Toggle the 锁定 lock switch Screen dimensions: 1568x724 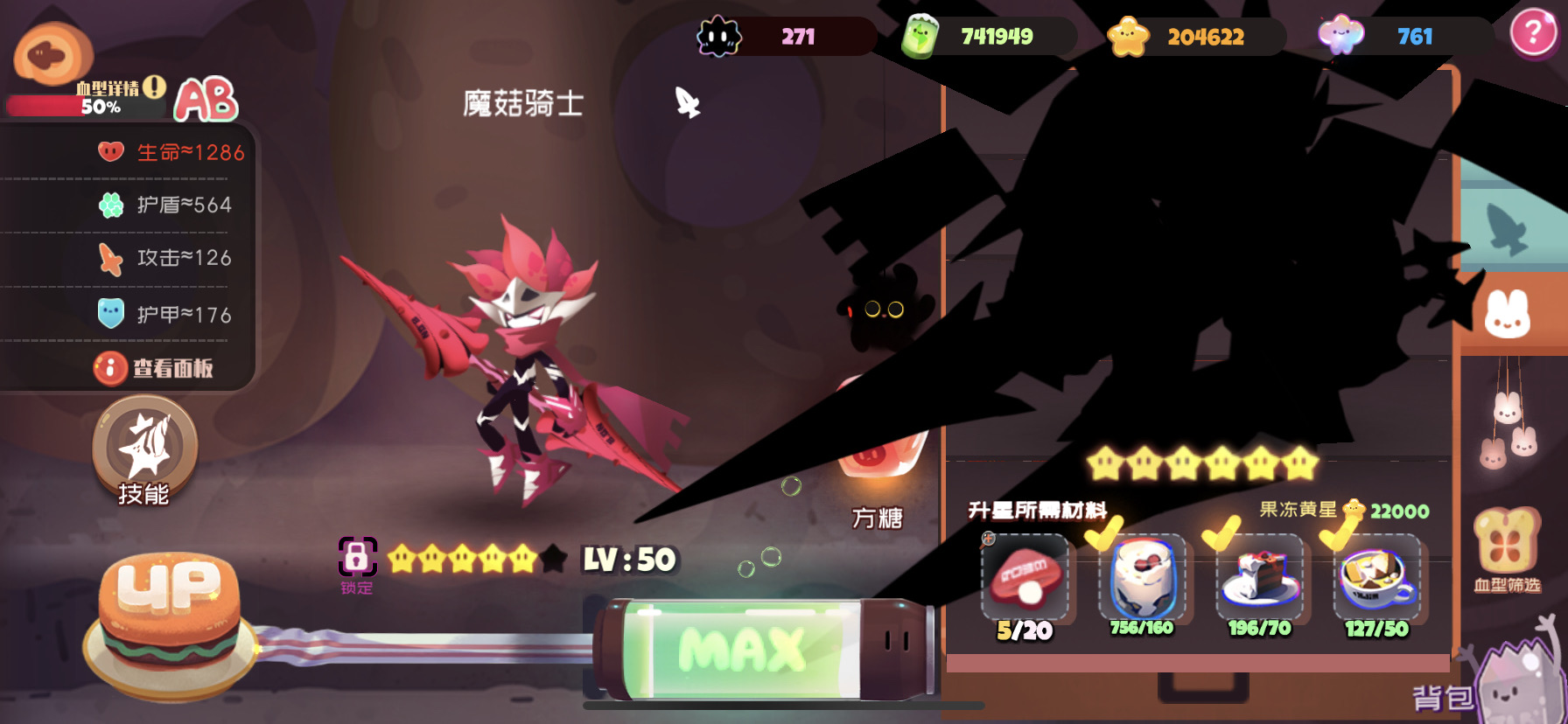tap(358, 557)
